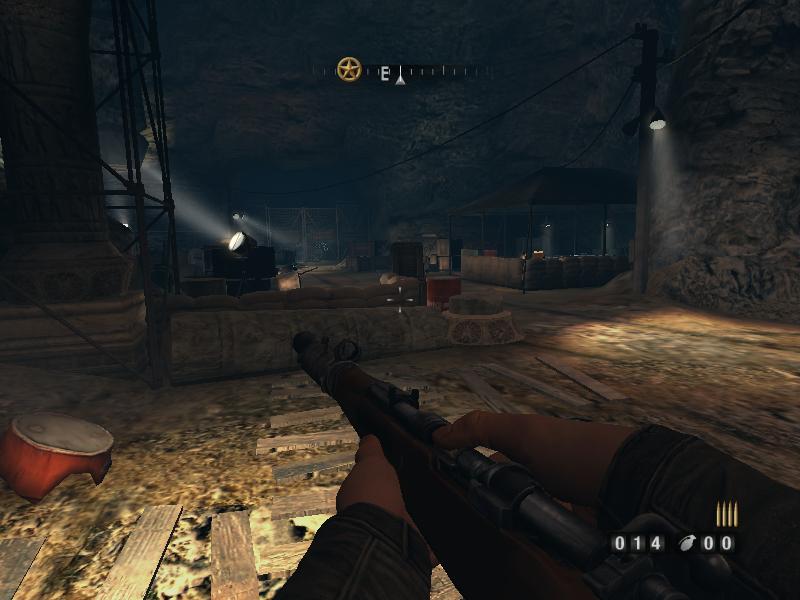
Task: Click the gold star objective marker
Action: click(349, 70)
